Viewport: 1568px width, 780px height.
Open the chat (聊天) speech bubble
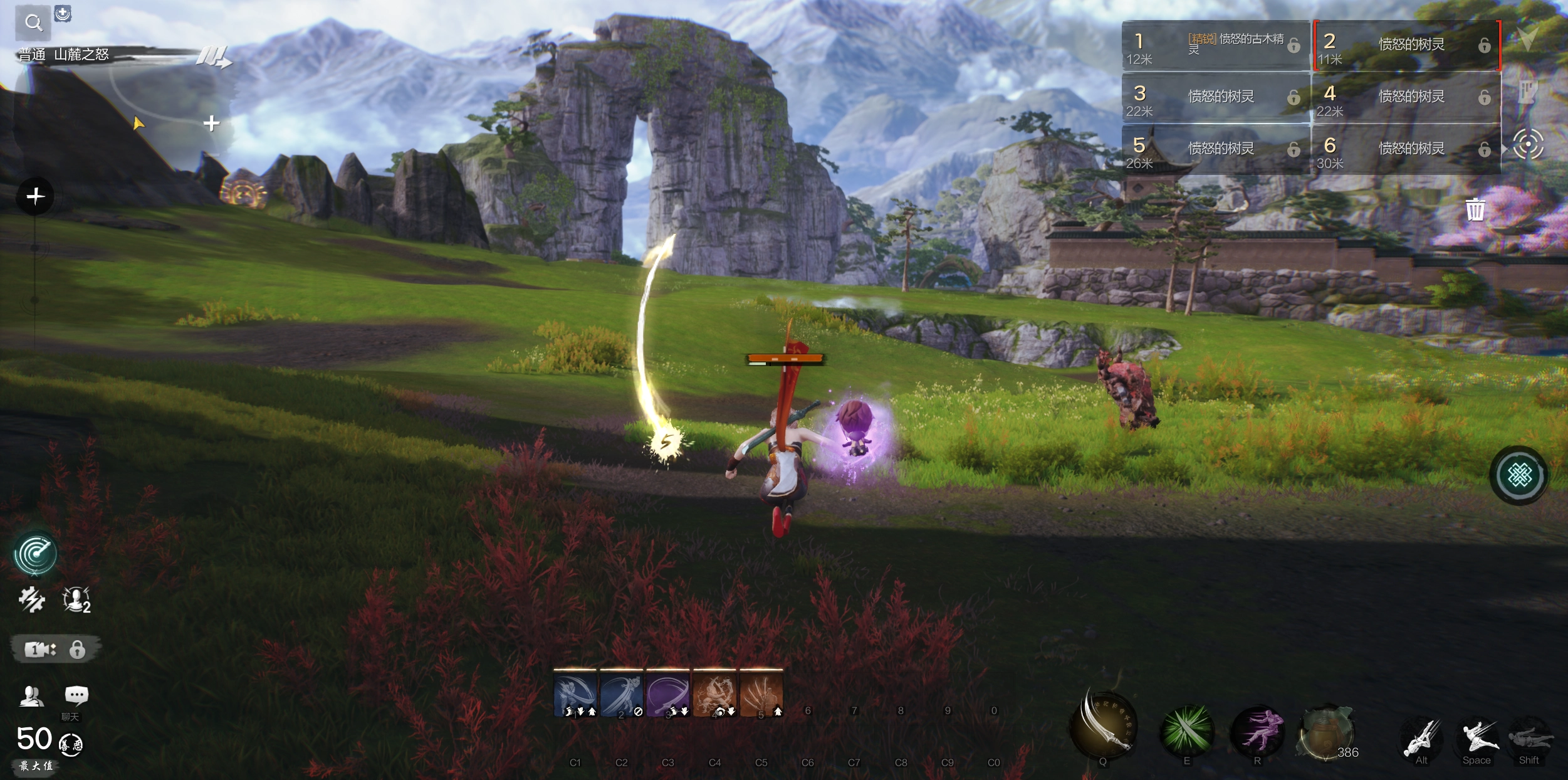[x=76, y=695]
